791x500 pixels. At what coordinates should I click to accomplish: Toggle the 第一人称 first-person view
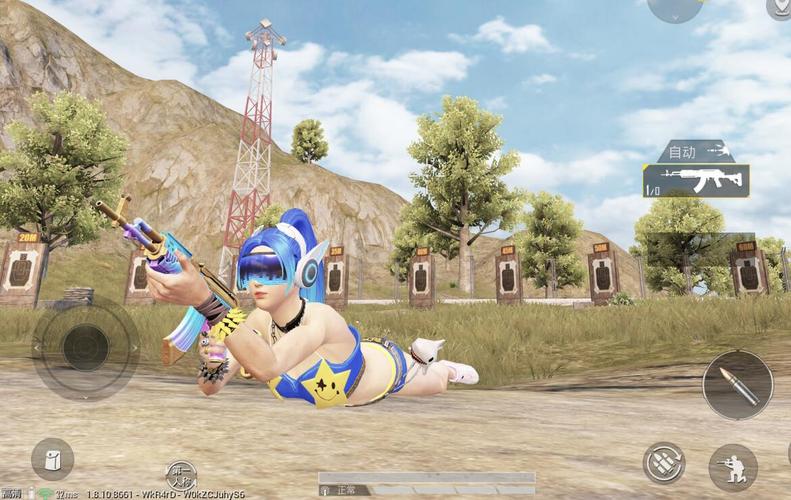181,476
